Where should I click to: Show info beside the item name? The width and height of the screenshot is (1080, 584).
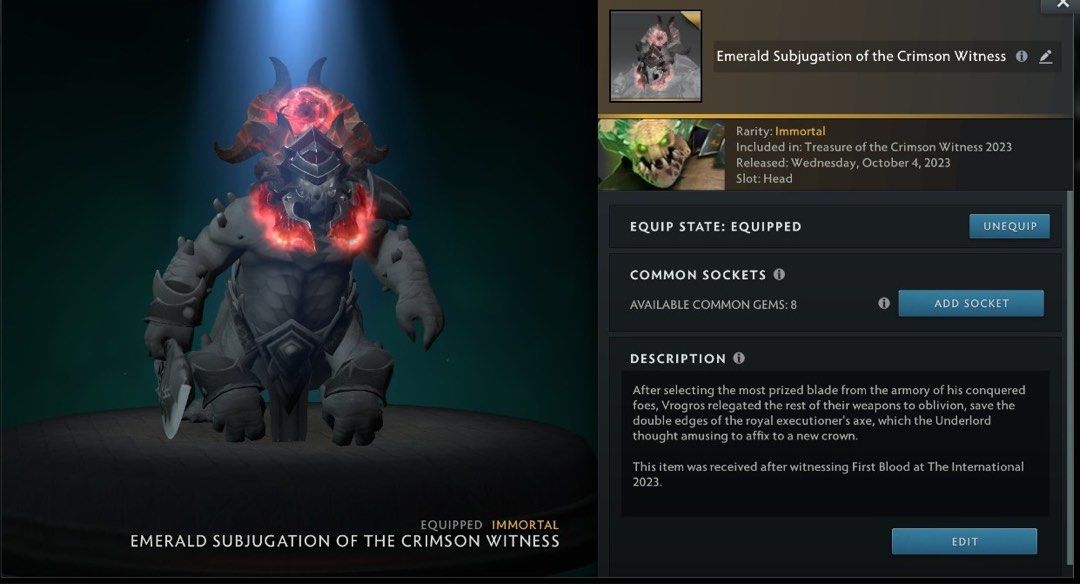click(1021, 57)
